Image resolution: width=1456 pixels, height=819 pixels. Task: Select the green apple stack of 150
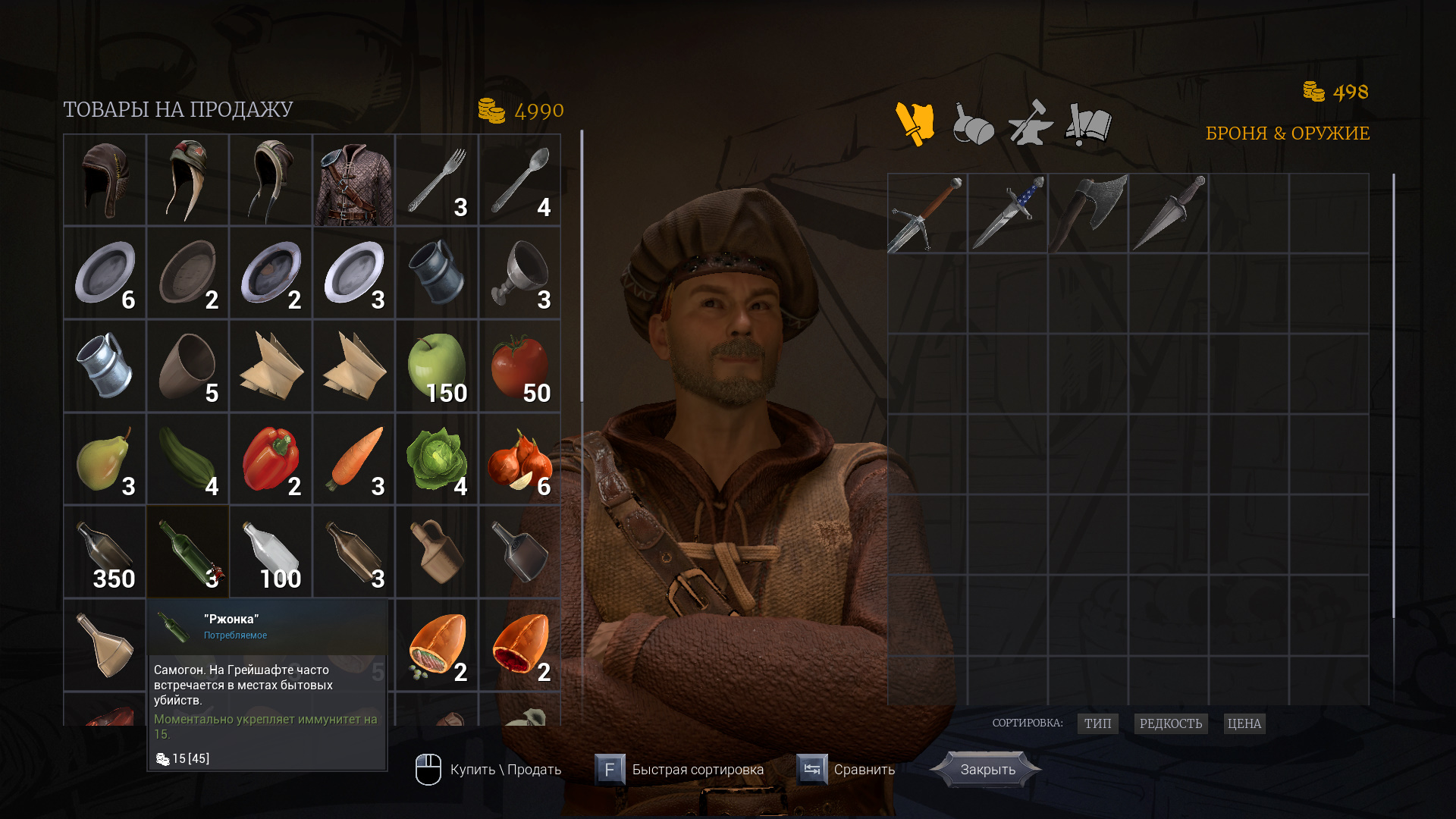tap(437, 366)
